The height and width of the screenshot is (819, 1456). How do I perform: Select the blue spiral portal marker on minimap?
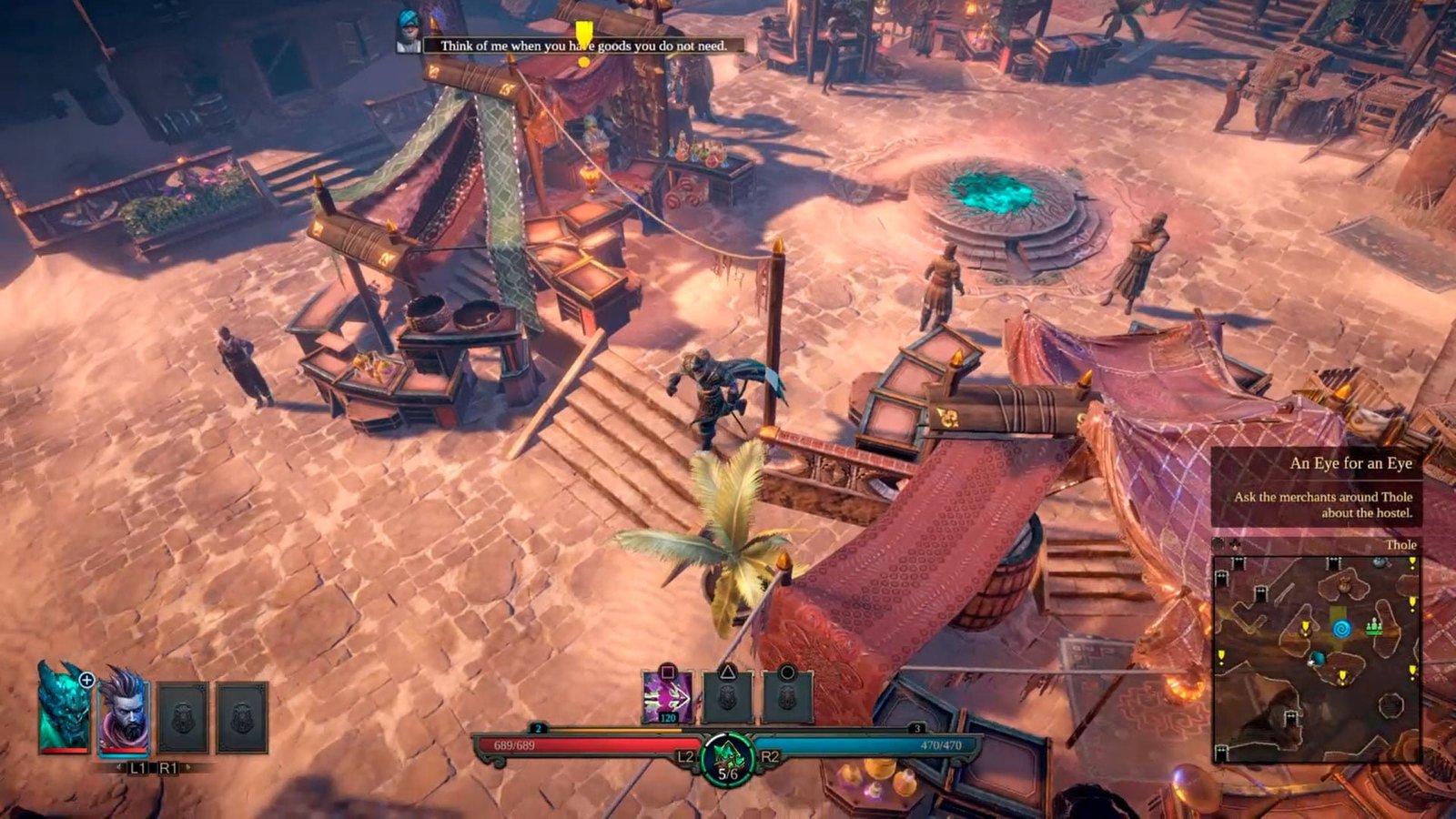1340,628
